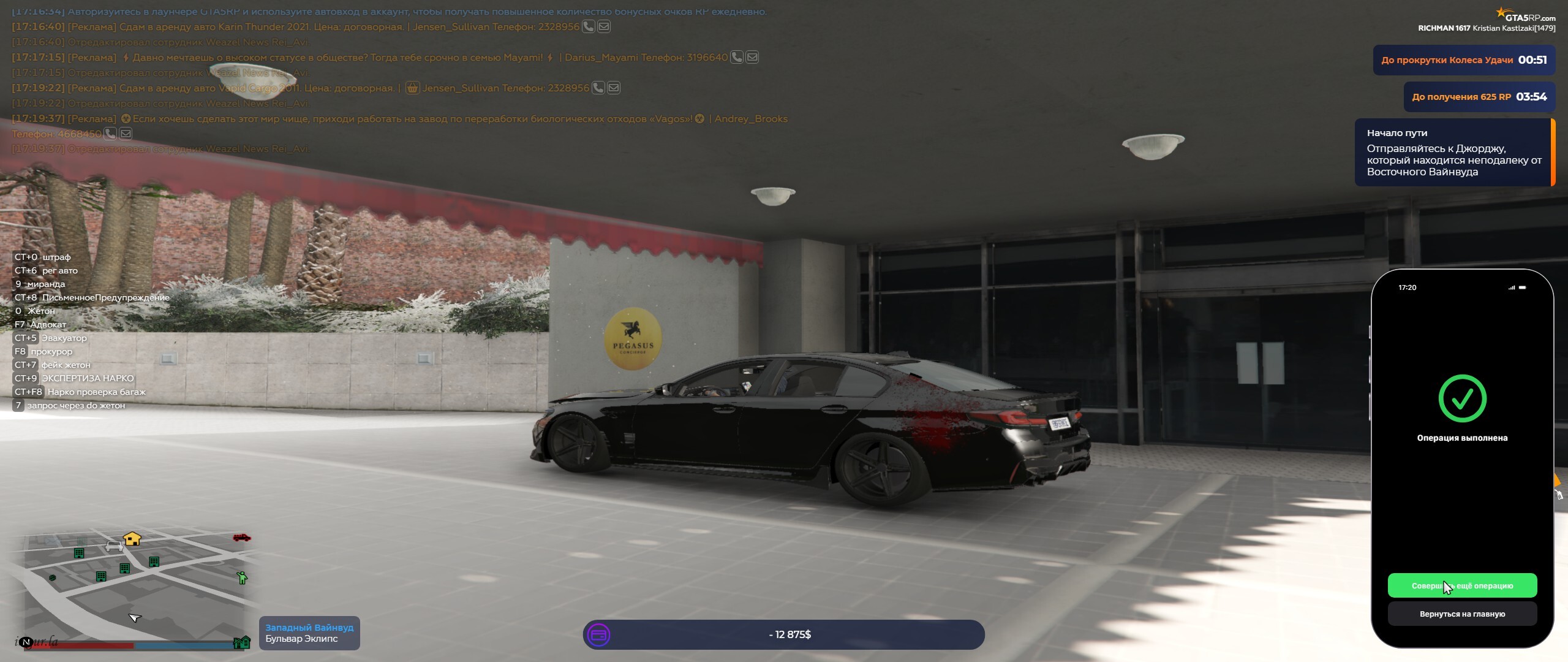
Task: Select the yellow home blip on the minimap
Action: click(131, 539)
